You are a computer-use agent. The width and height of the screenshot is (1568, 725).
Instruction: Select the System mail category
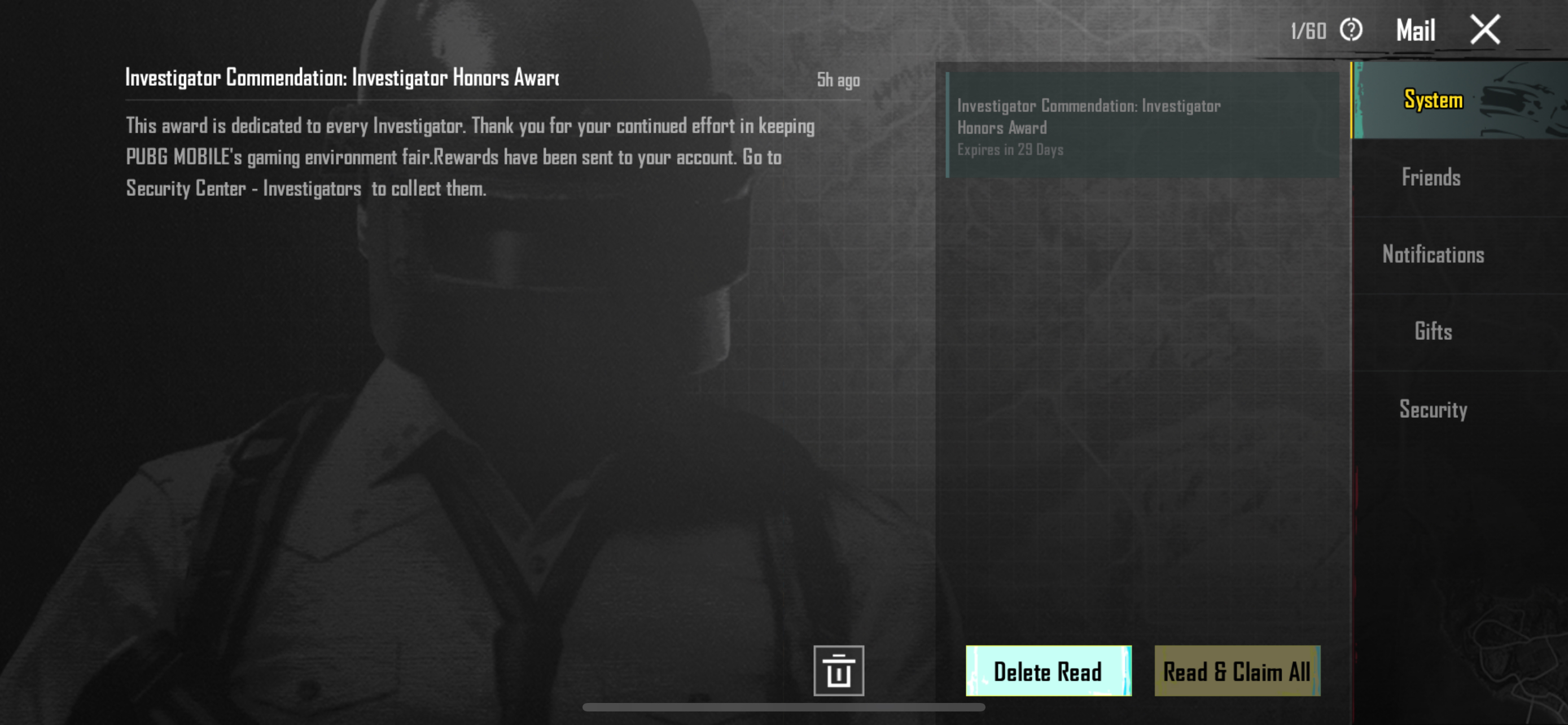pos(1433,101)
